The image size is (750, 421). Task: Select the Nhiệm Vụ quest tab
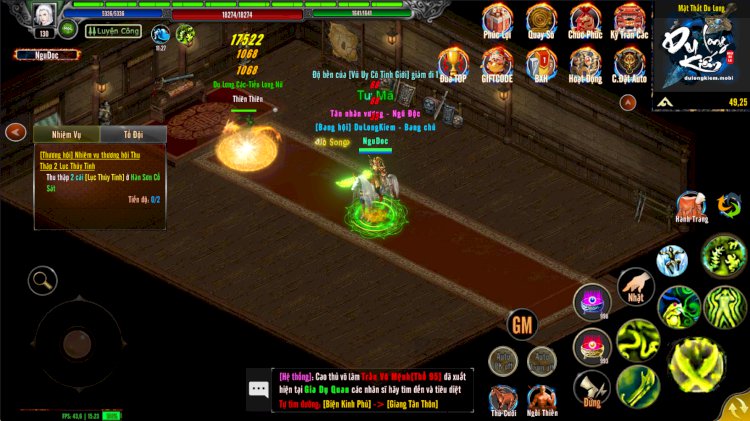(x=65, y=134)
